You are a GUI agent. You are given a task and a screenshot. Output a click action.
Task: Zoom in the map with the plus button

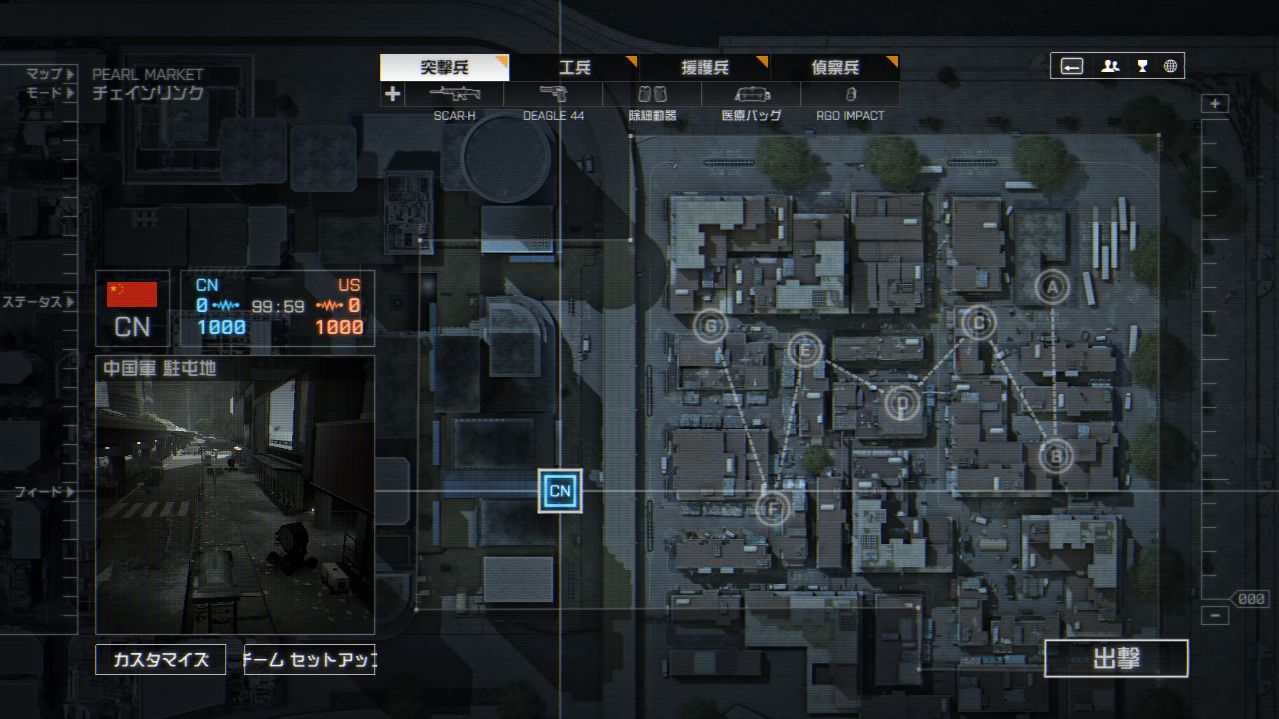tap(1215, 104)
